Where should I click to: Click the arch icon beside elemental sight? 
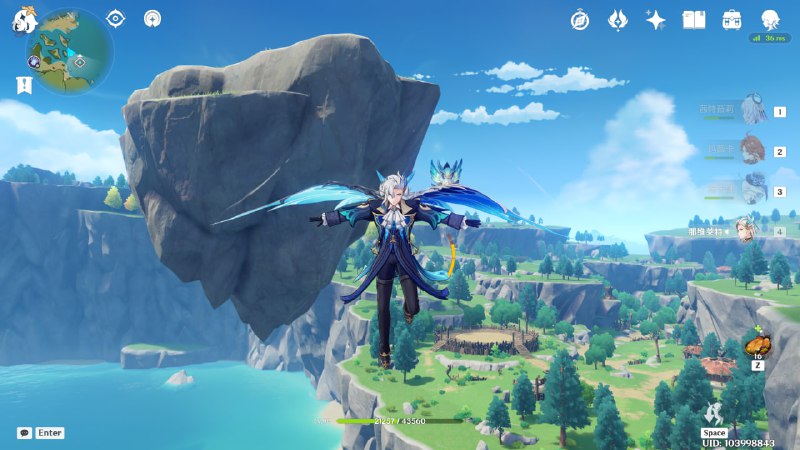tap(152, 18)
